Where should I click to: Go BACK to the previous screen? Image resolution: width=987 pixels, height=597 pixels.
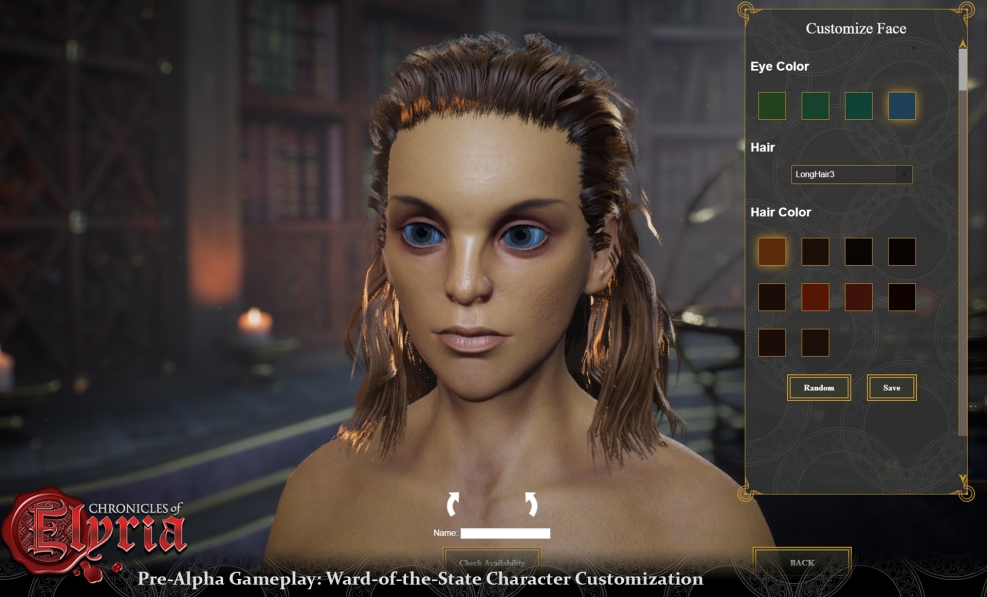pyautogui.click(x=802, y=562)
